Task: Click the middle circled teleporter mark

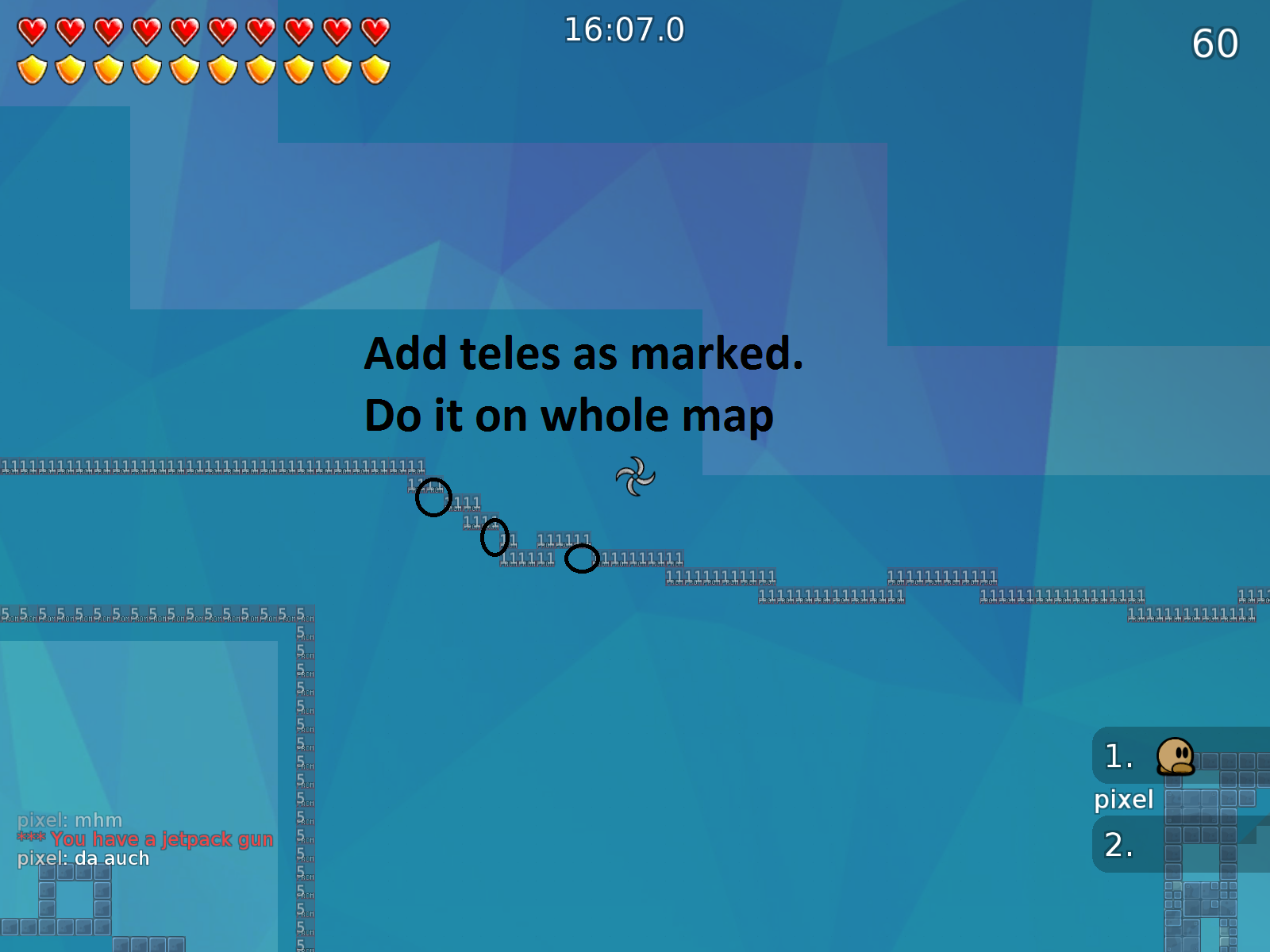Action: 495,539
